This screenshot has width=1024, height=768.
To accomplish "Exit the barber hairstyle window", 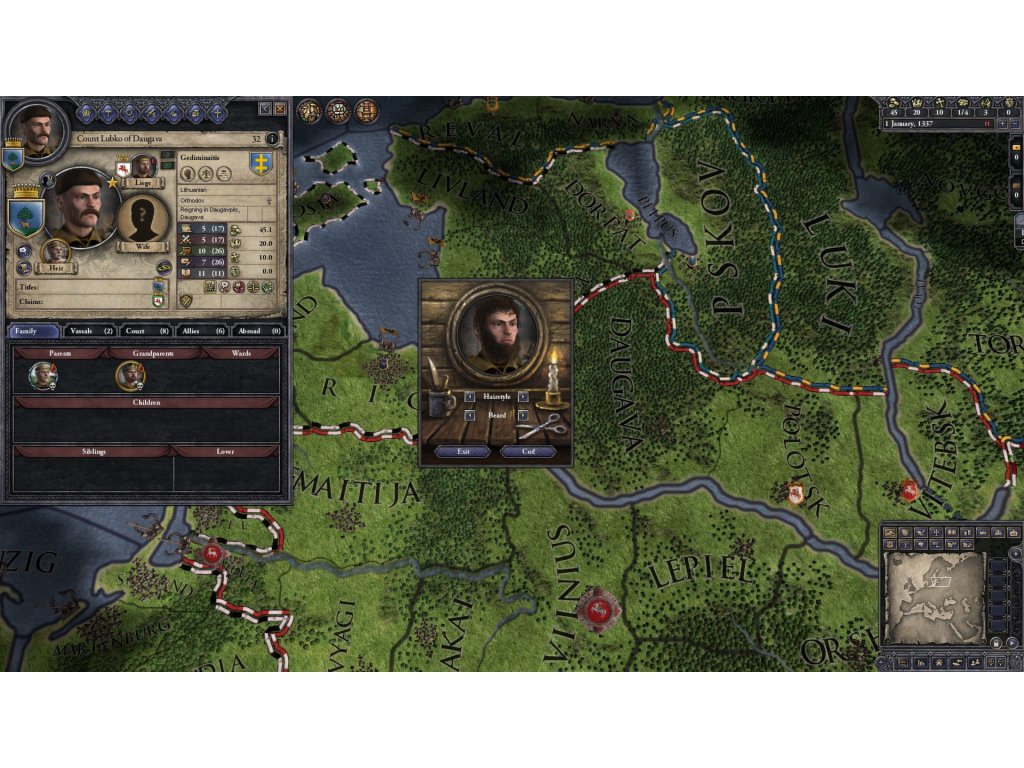I will (463, 451).
